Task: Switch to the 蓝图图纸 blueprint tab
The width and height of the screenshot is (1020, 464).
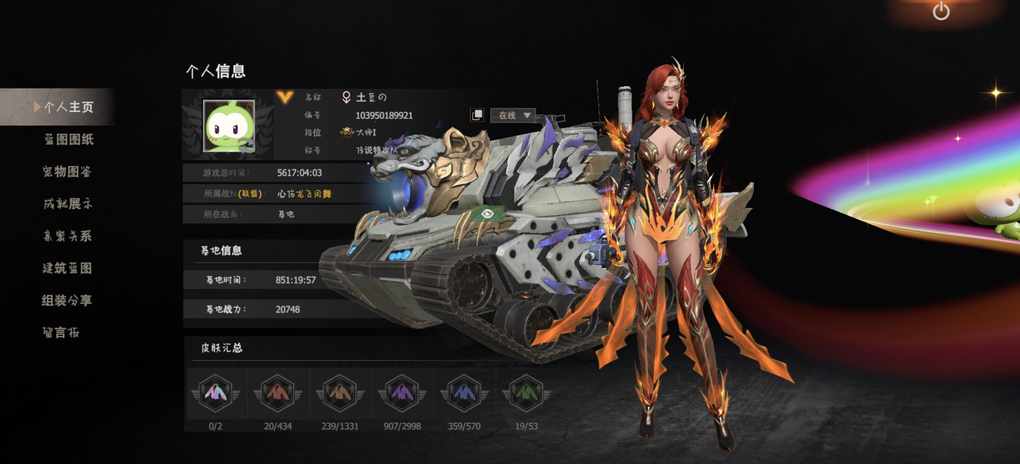Action: [67, 139]
